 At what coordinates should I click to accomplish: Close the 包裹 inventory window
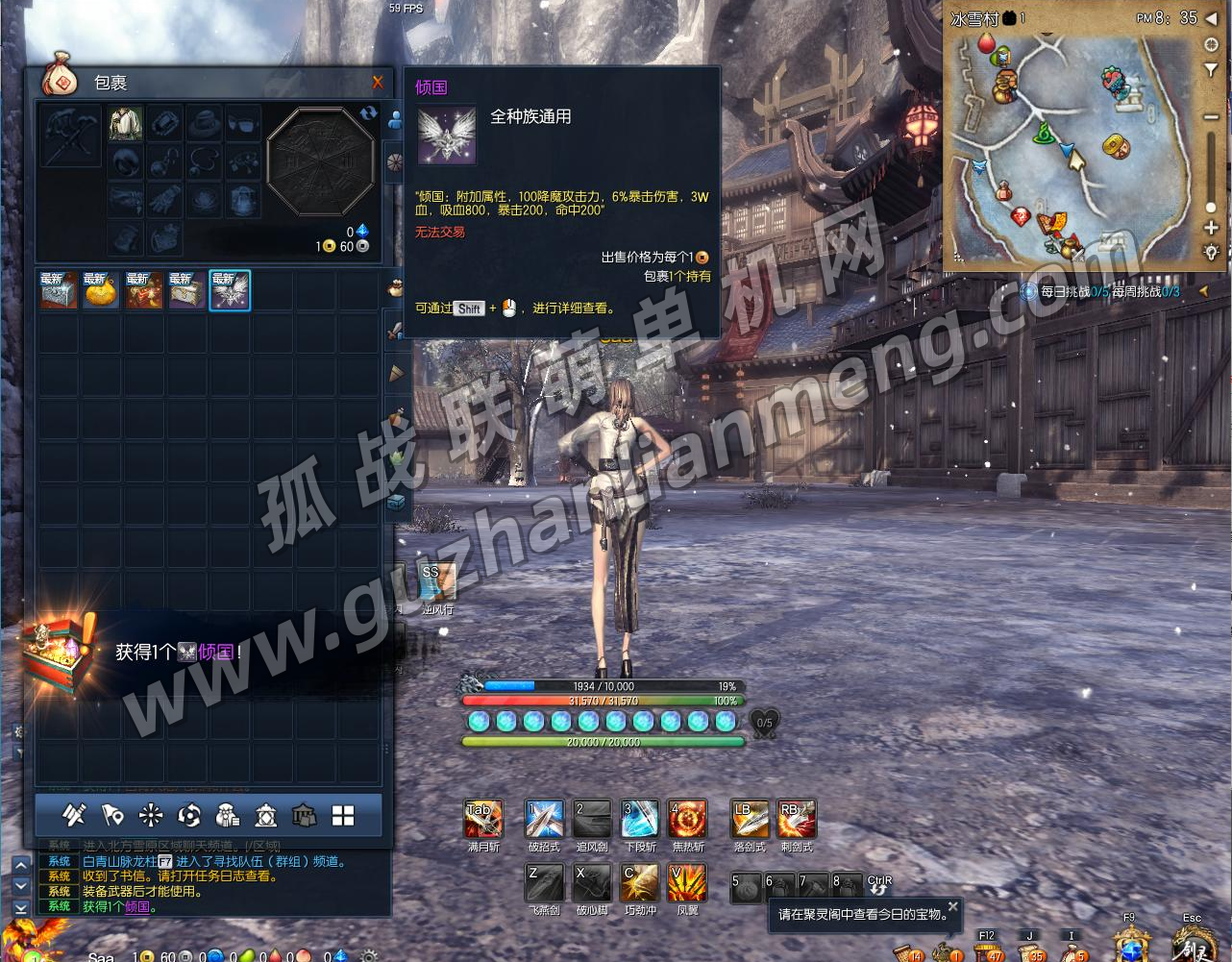378,83
